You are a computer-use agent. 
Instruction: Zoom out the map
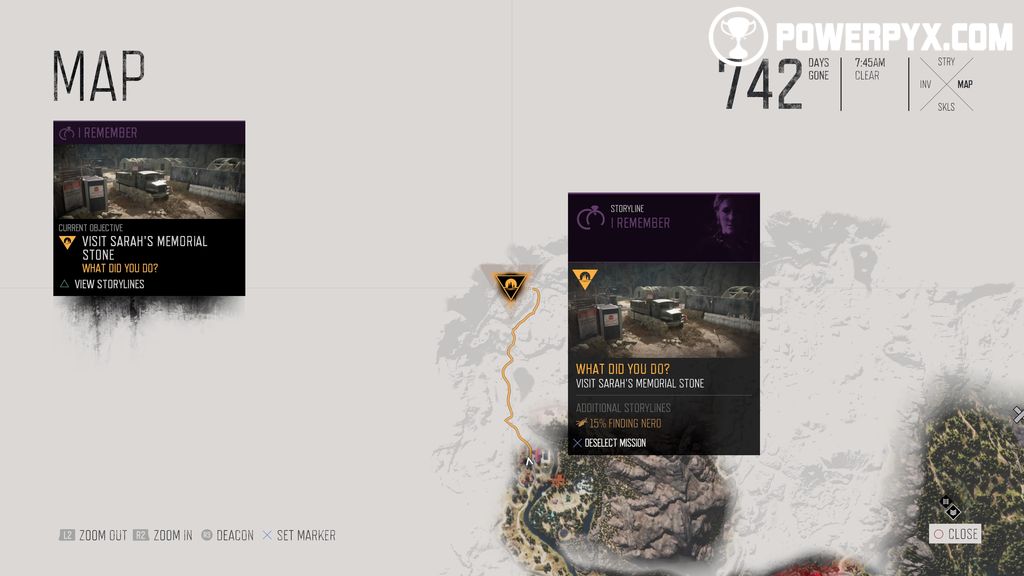(93, 535)
